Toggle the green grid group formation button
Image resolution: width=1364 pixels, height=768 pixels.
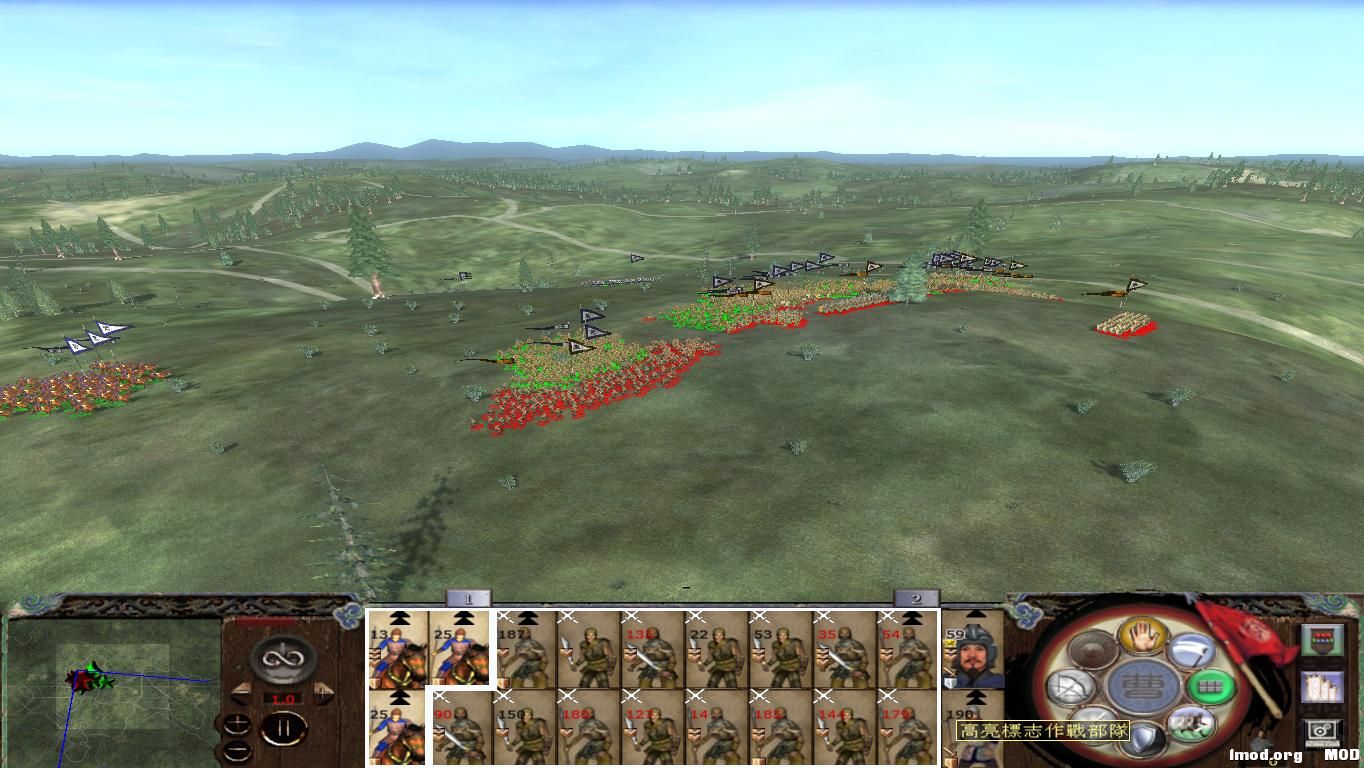click(x=1210, y=684)
